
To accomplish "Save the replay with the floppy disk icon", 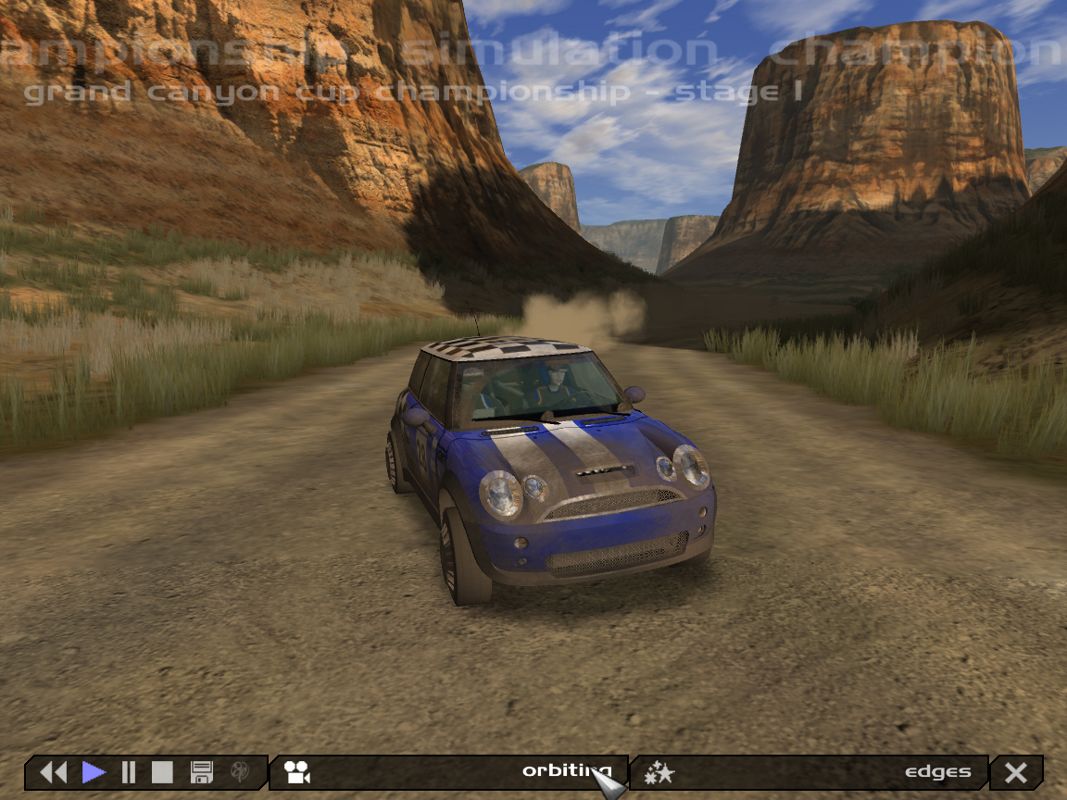I will (x=201, y=772).
